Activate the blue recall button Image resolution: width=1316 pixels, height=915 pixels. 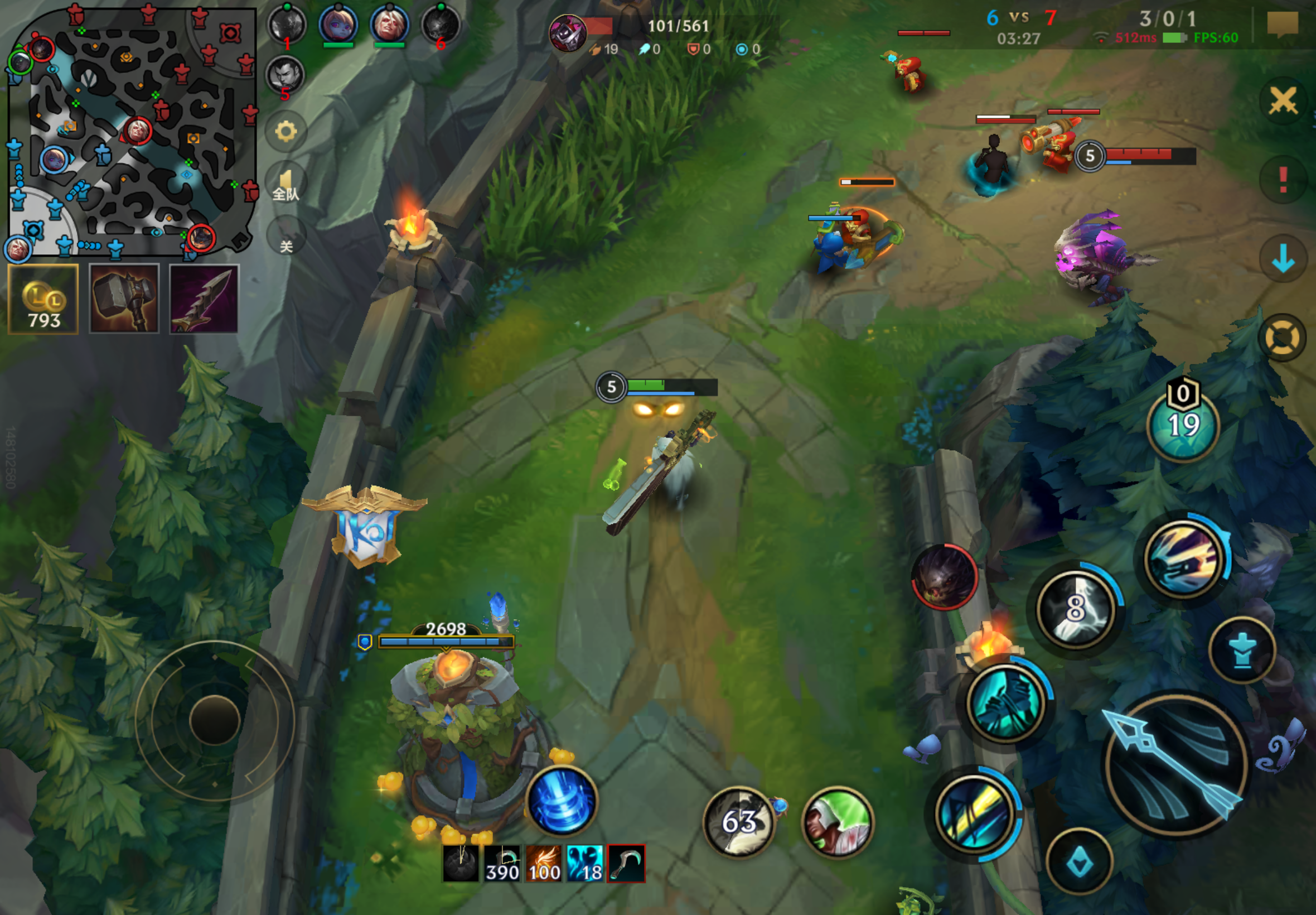562,800
